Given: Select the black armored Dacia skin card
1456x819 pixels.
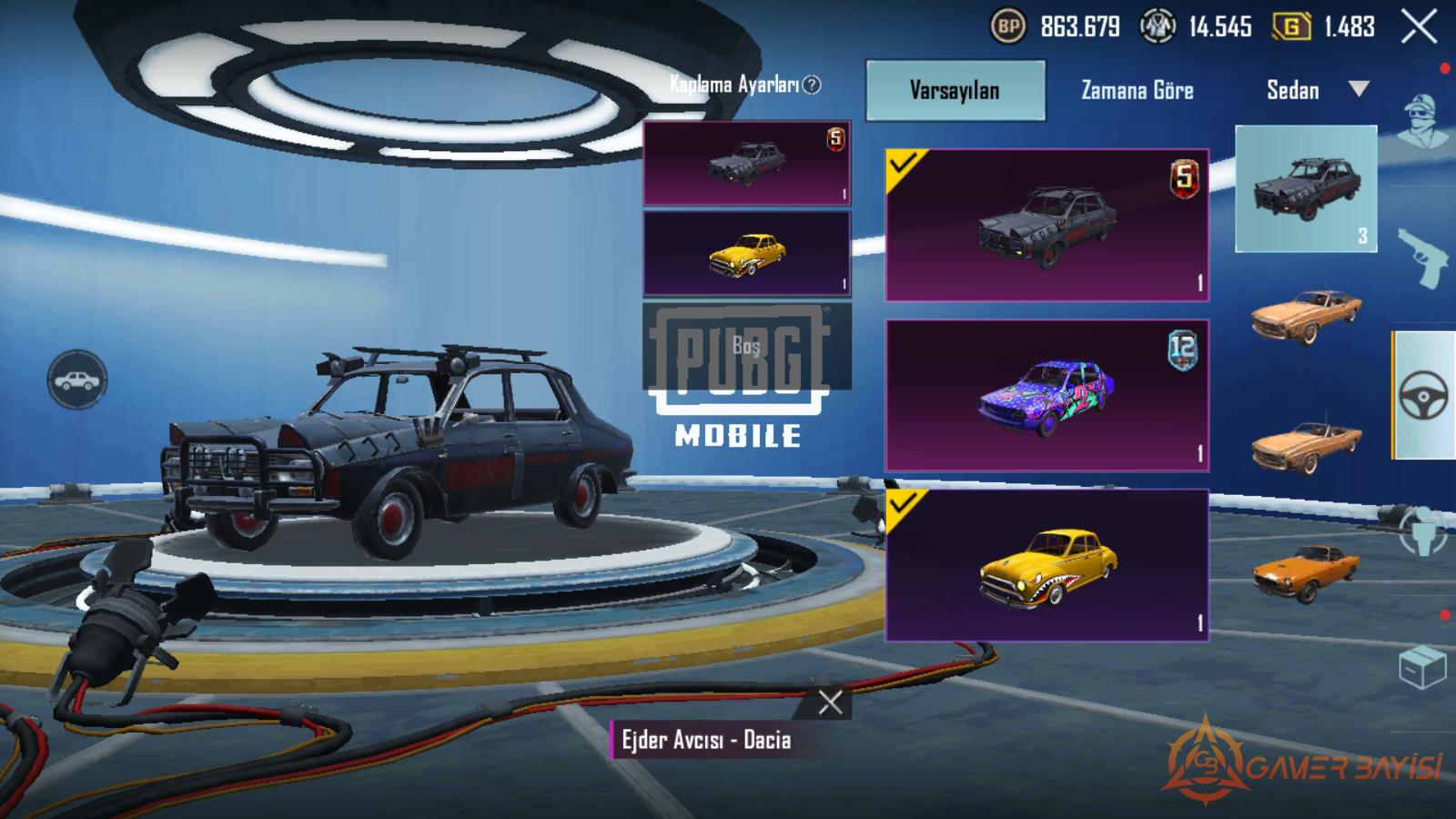Looking at the screenshot, I should 1046,225.
